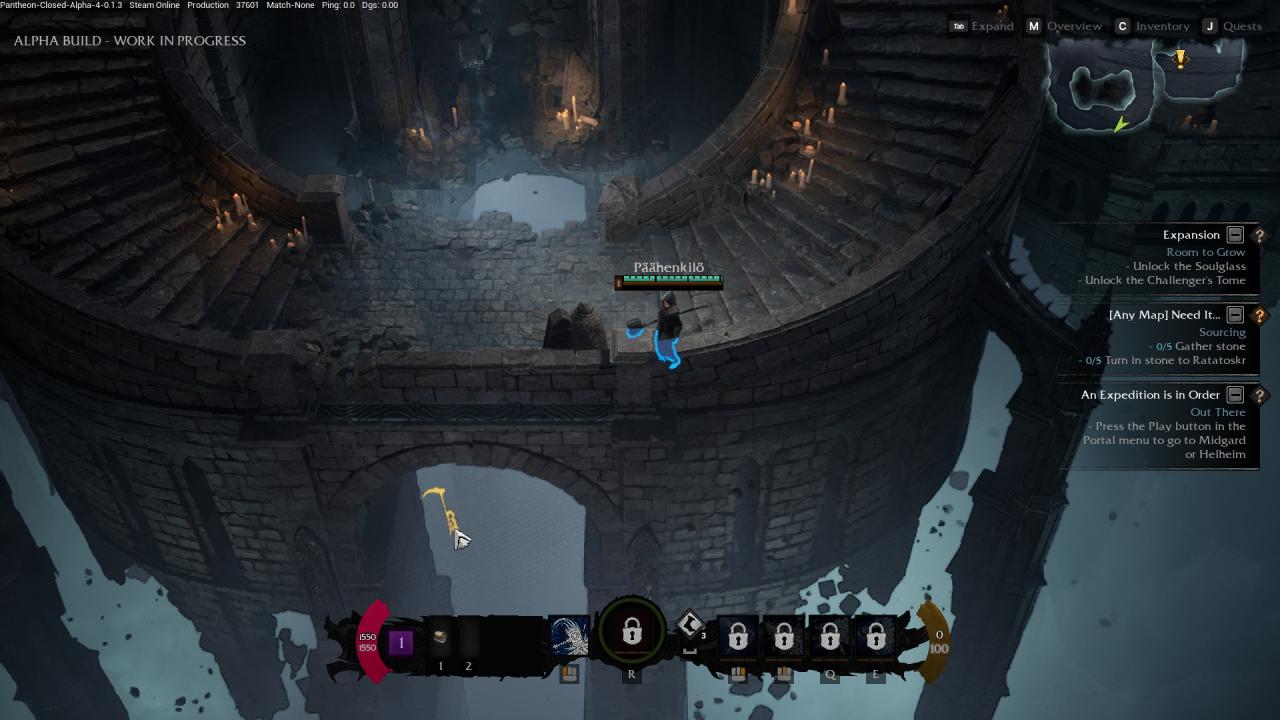
Task: Open the Inventory
Action: 1152,26
